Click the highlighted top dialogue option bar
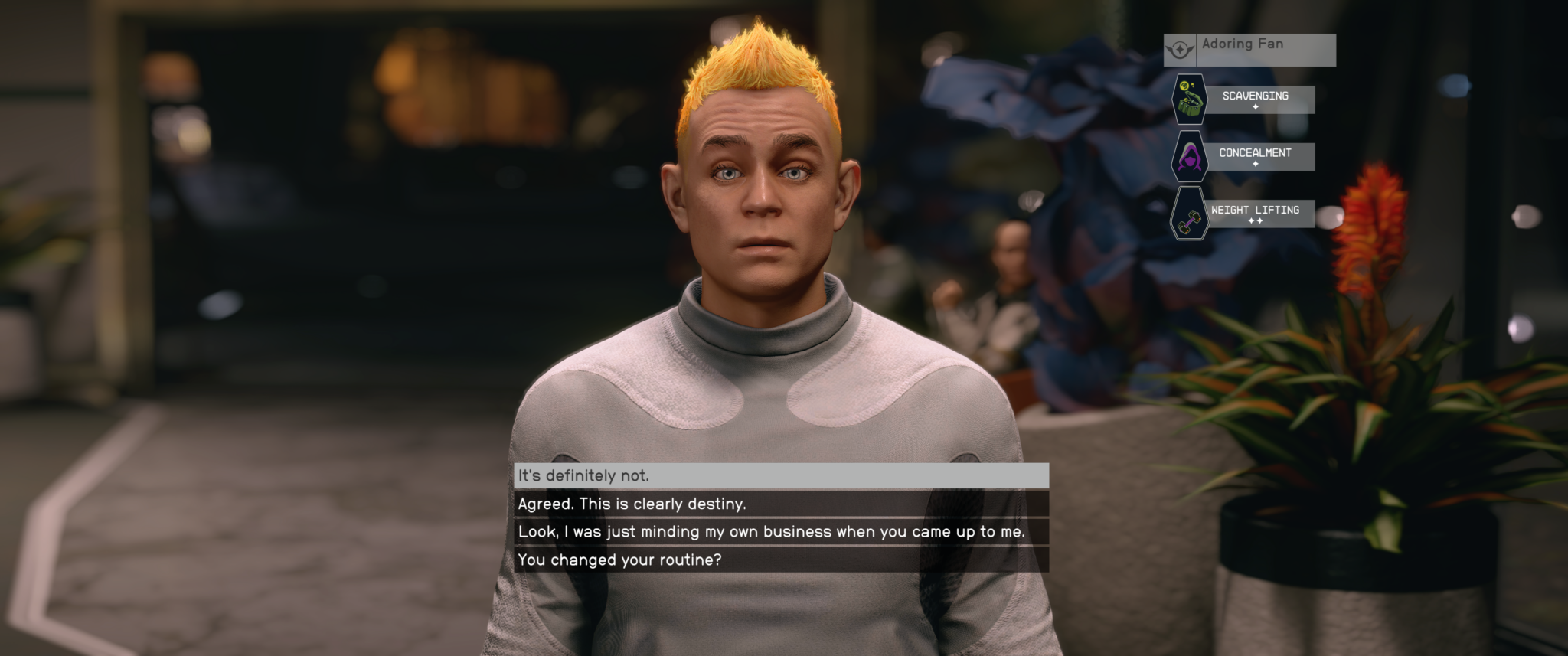The height and width of the screenshot is (656, 1568). (781, 475)
